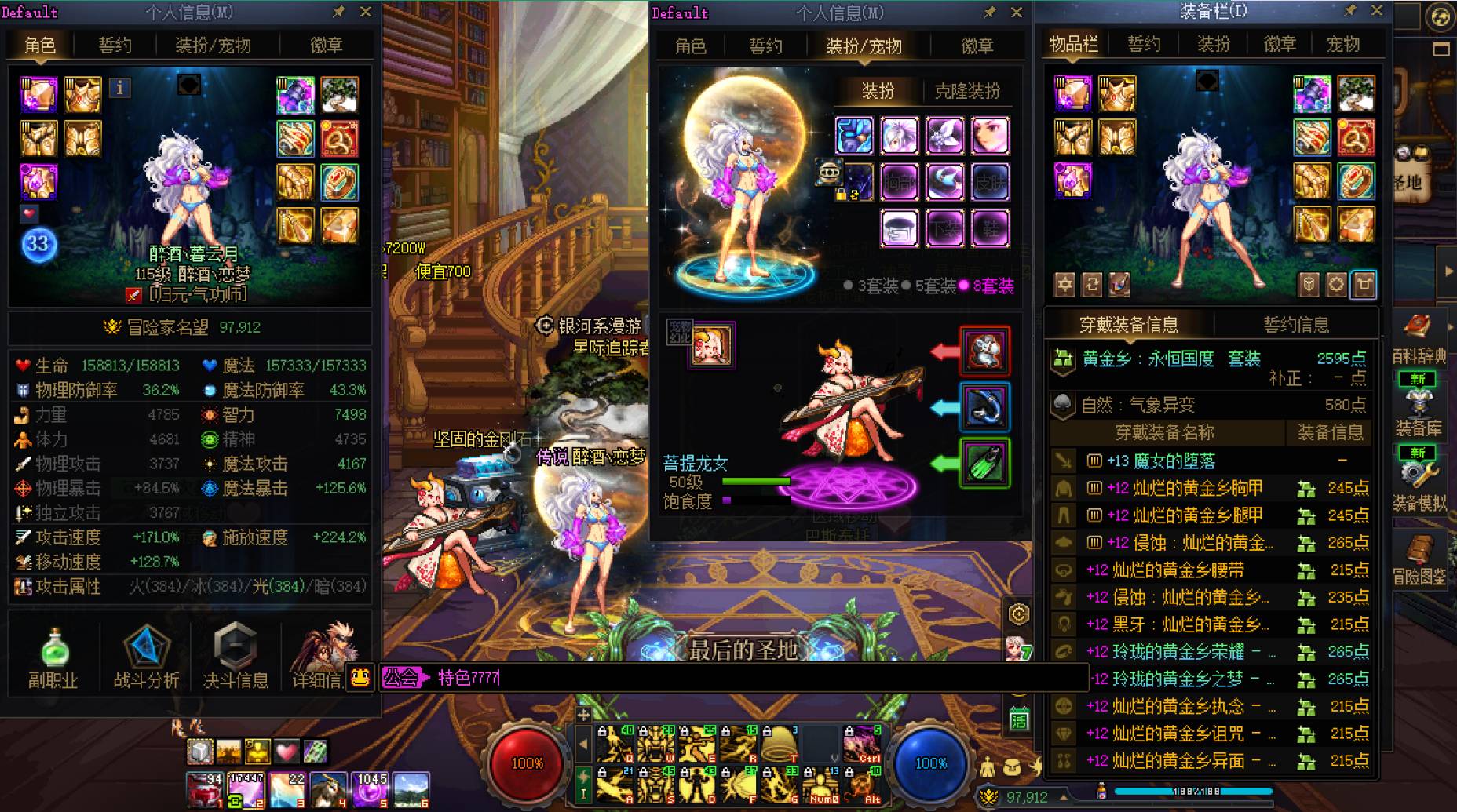This screenshot has height=812, width=1457.
Task: Switch to the 装扮 avatar sub-tab
Action: point(878,91)
